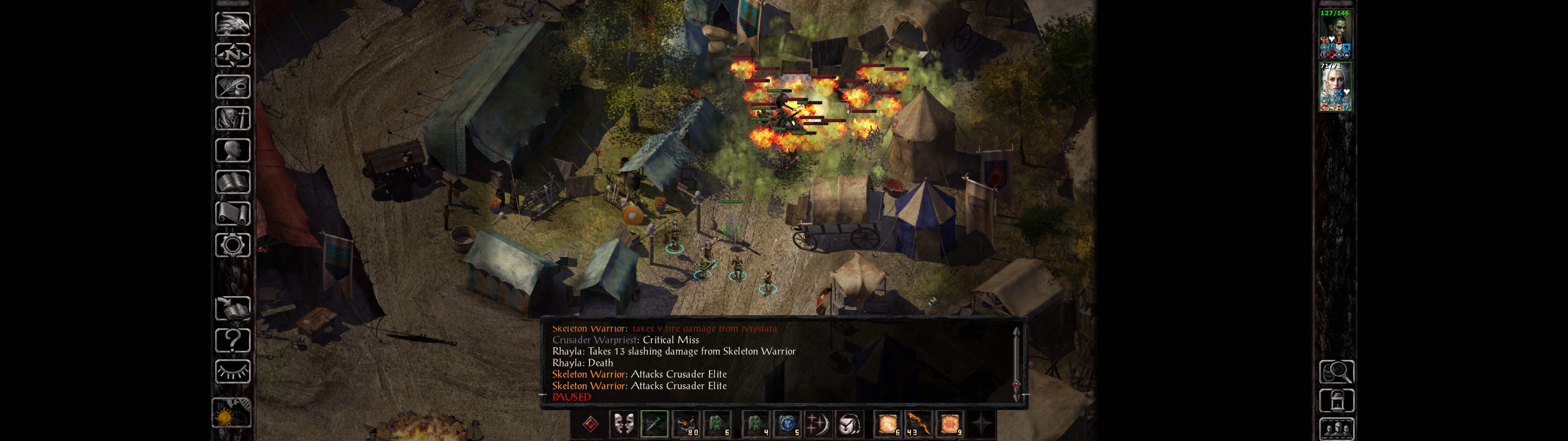Image resolution: width=1568 pixels, height=441 pixels.
Task: Open the character record head button
Action: pyautogui.click(x=232, y=150)
